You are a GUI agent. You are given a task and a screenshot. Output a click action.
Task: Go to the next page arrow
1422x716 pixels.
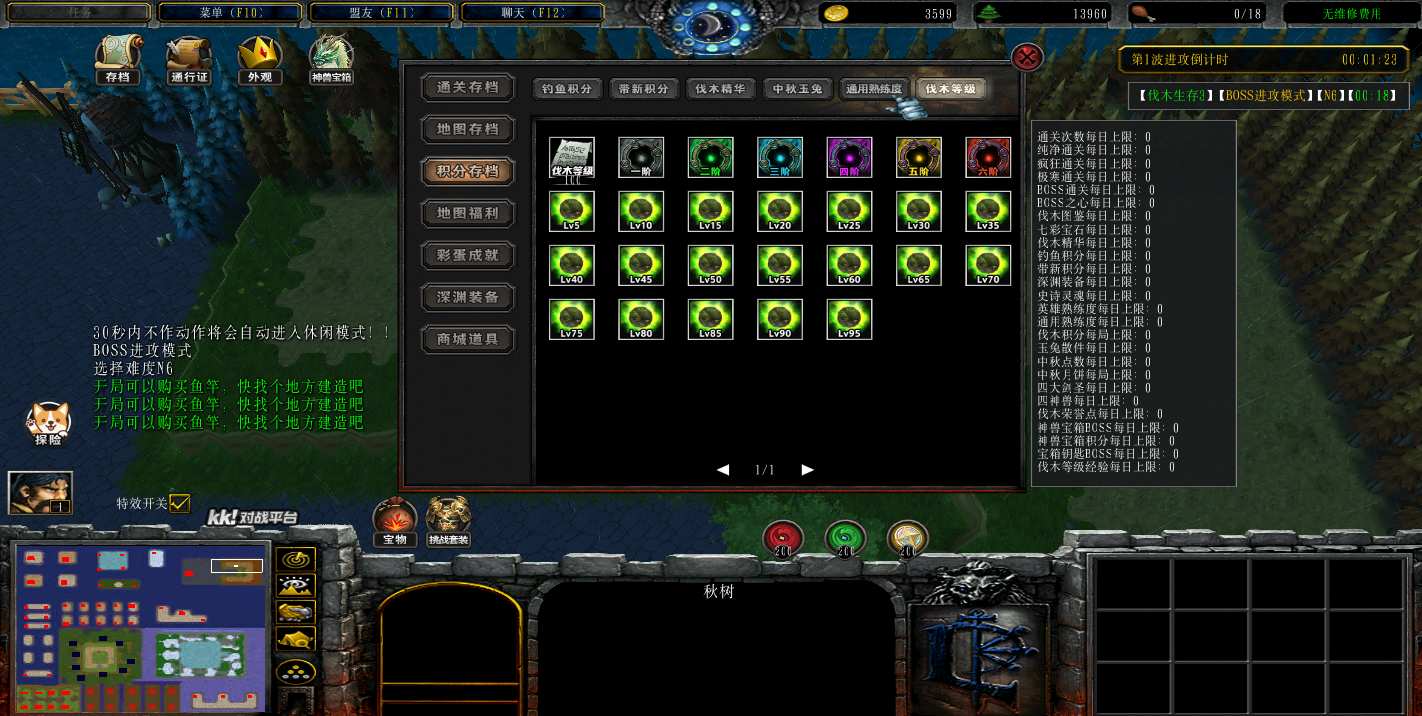click(808, 470)
